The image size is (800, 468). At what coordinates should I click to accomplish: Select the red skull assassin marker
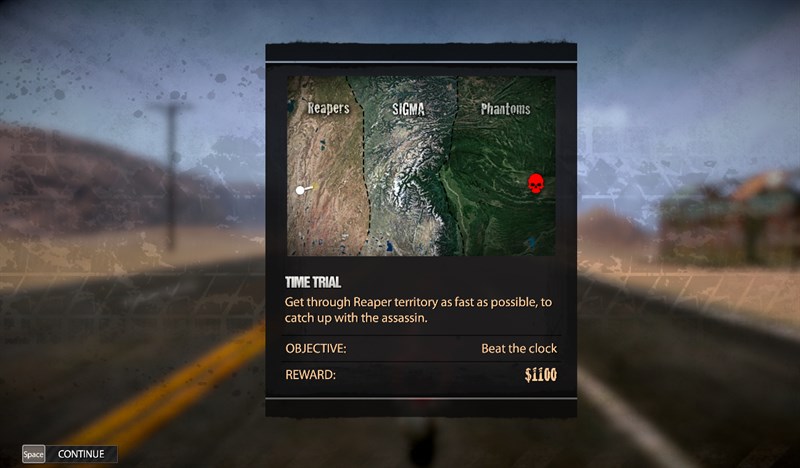535,185
